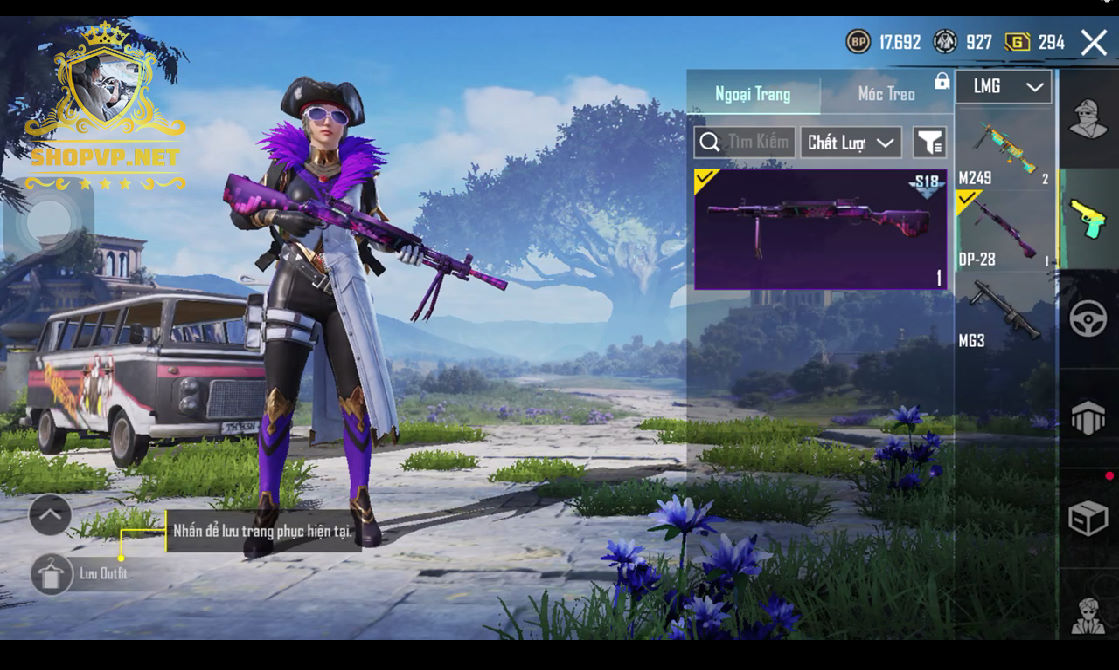Open the LMG weapon type dropdown

click(x=1004, y=87)
